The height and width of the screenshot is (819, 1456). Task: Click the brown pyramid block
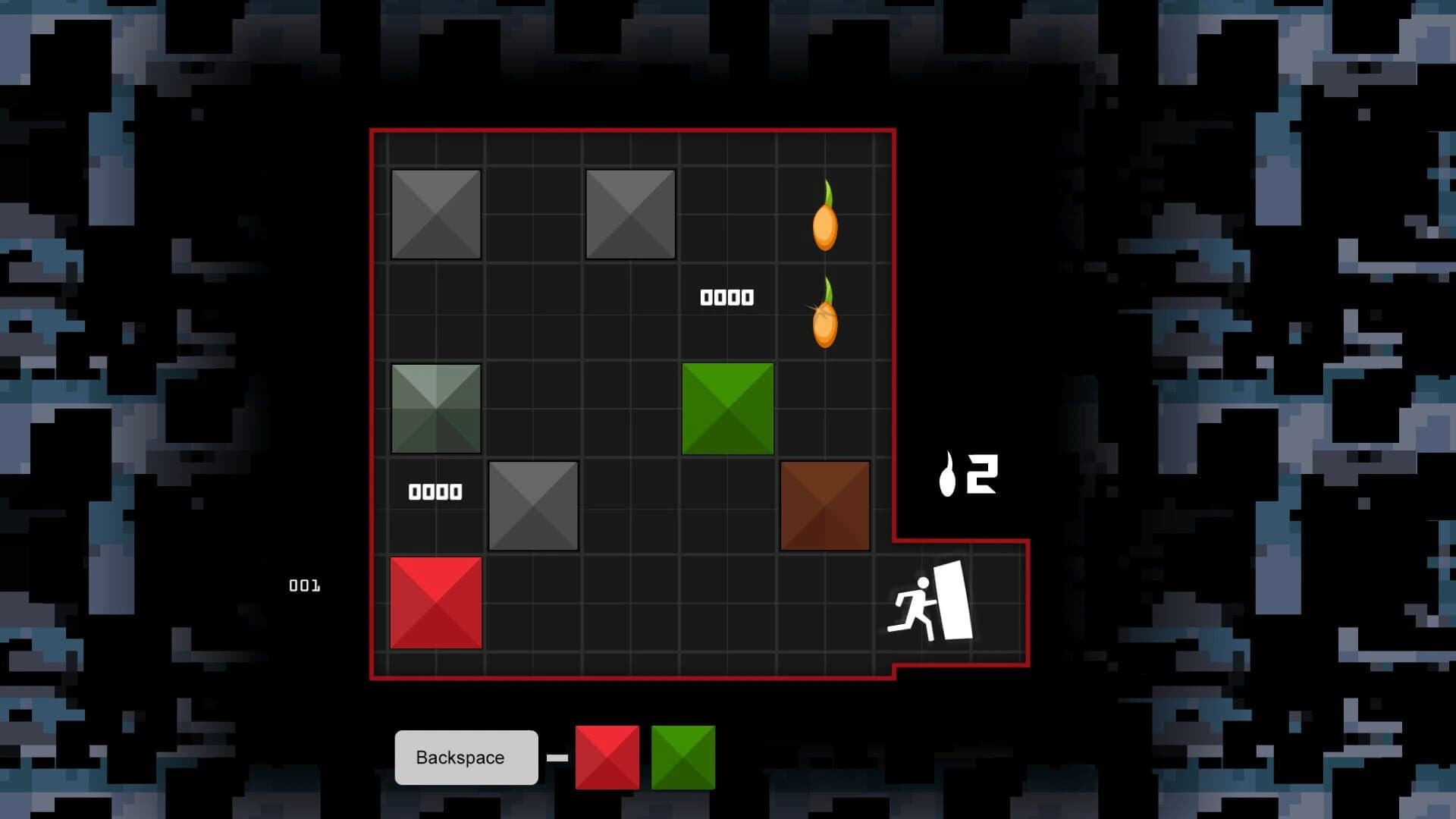click(x=825, y=504)
